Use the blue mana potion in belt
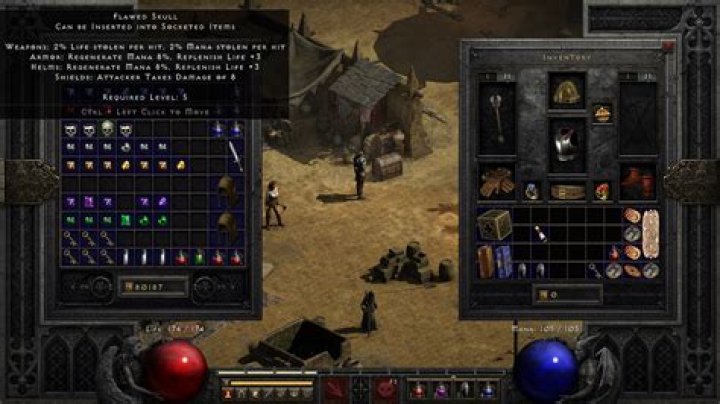The width and height of the screenshot is (720, 404). coord(488,389)
